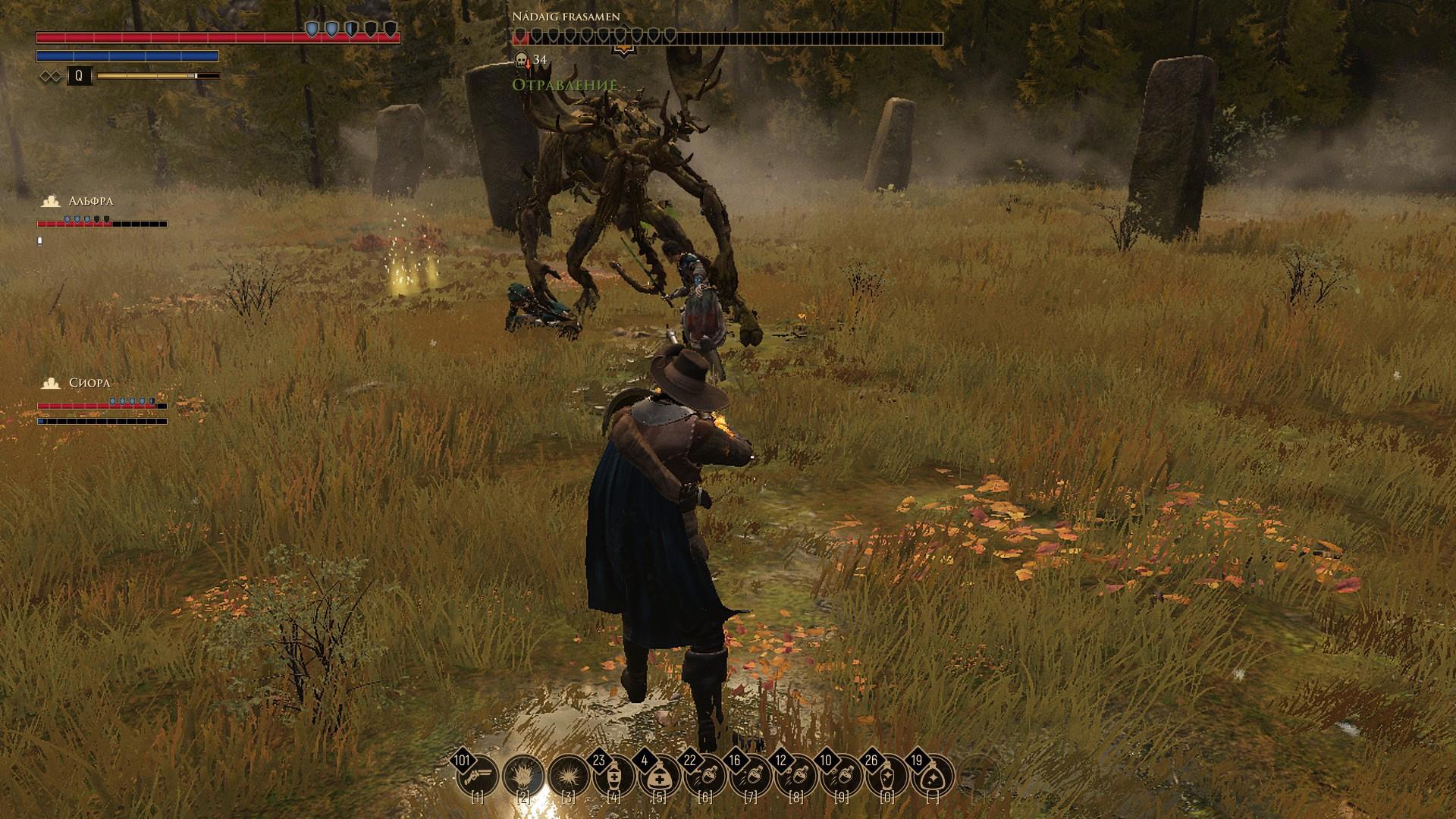Activate the eruption burst ability in slot 2
Image resolution: width=1456 pixels, height=819 pixels.
(x=523, y=776)
